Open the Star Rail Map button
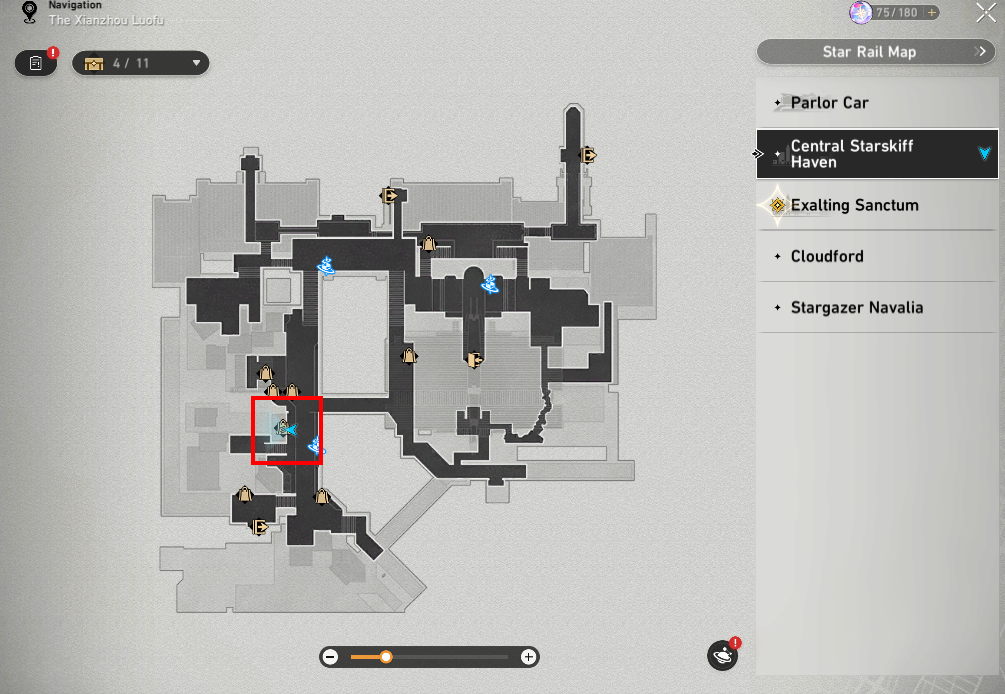This screenshot has height=694, width=1005. tap(876, 52)
